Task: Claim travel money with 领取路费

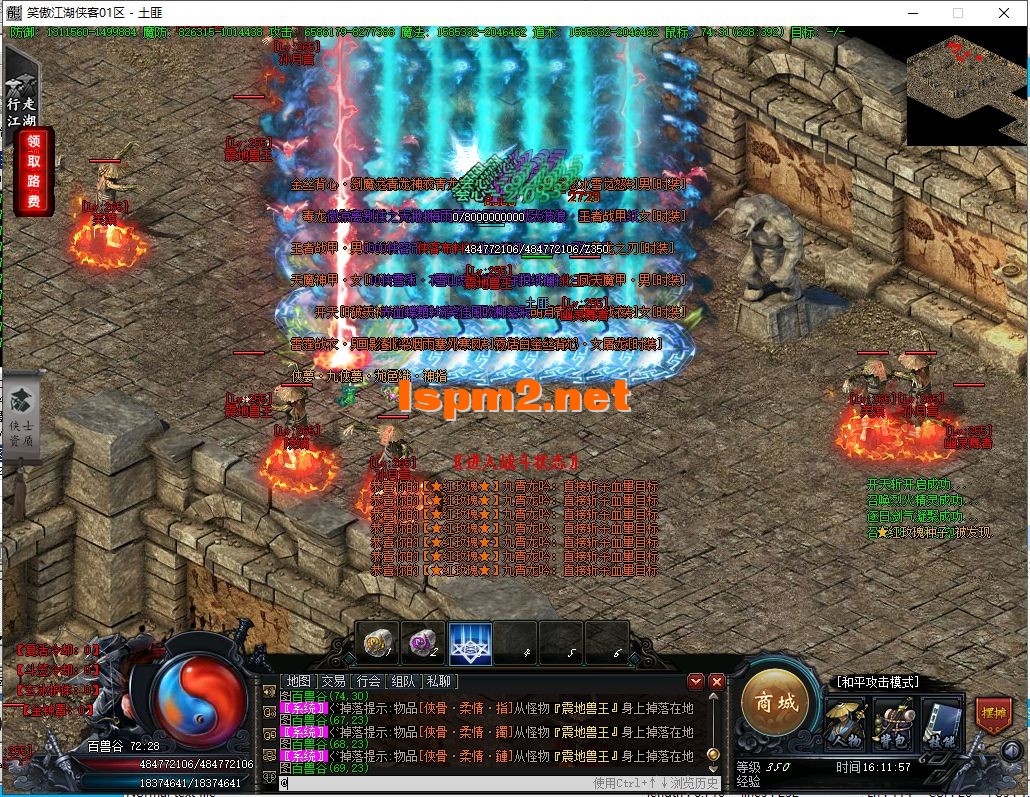Action: pos(33,172)
